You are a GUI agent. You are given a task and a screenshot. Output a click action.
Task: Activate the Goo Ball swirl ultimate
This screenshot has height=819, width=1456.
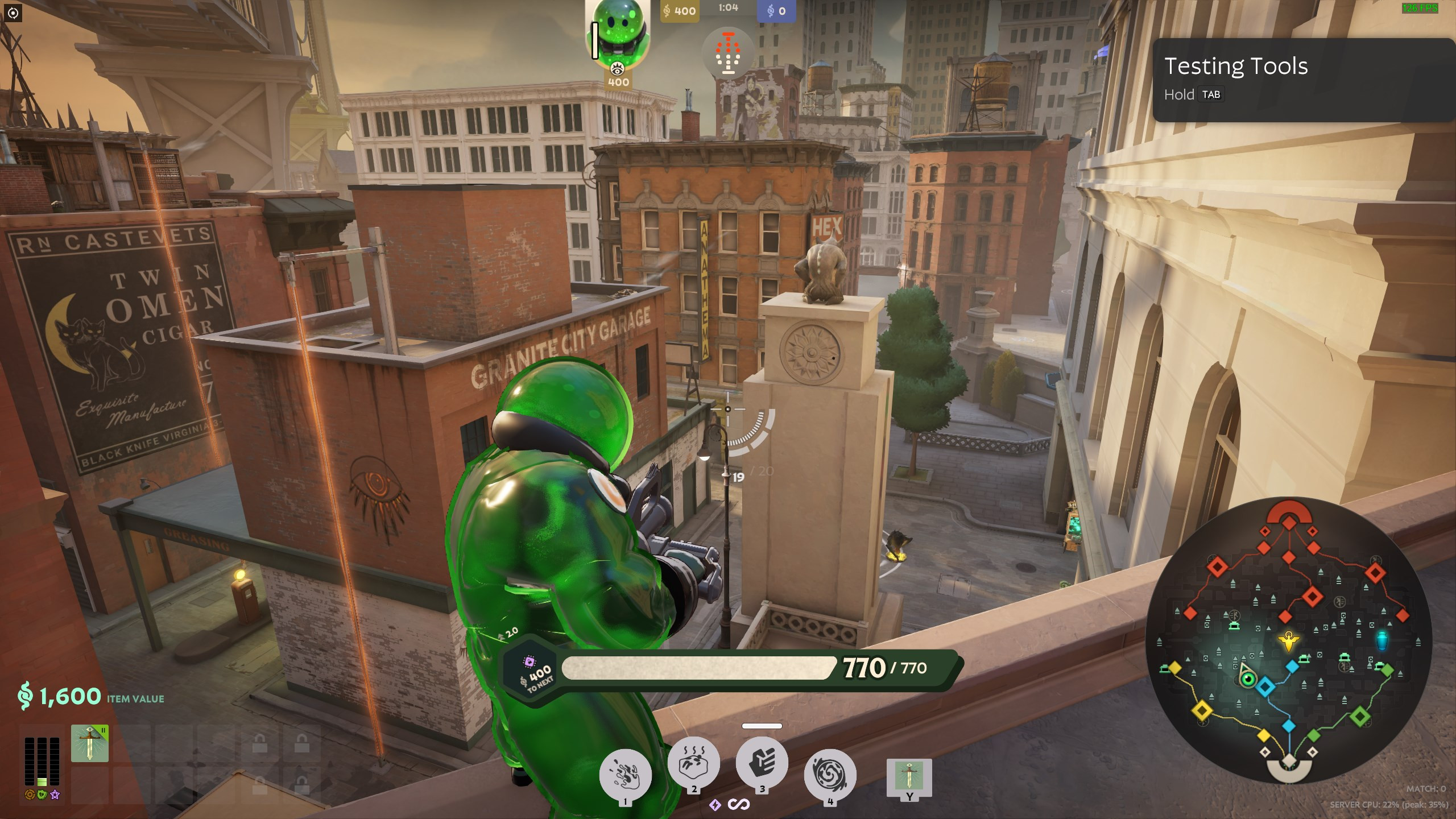point(830,775)
